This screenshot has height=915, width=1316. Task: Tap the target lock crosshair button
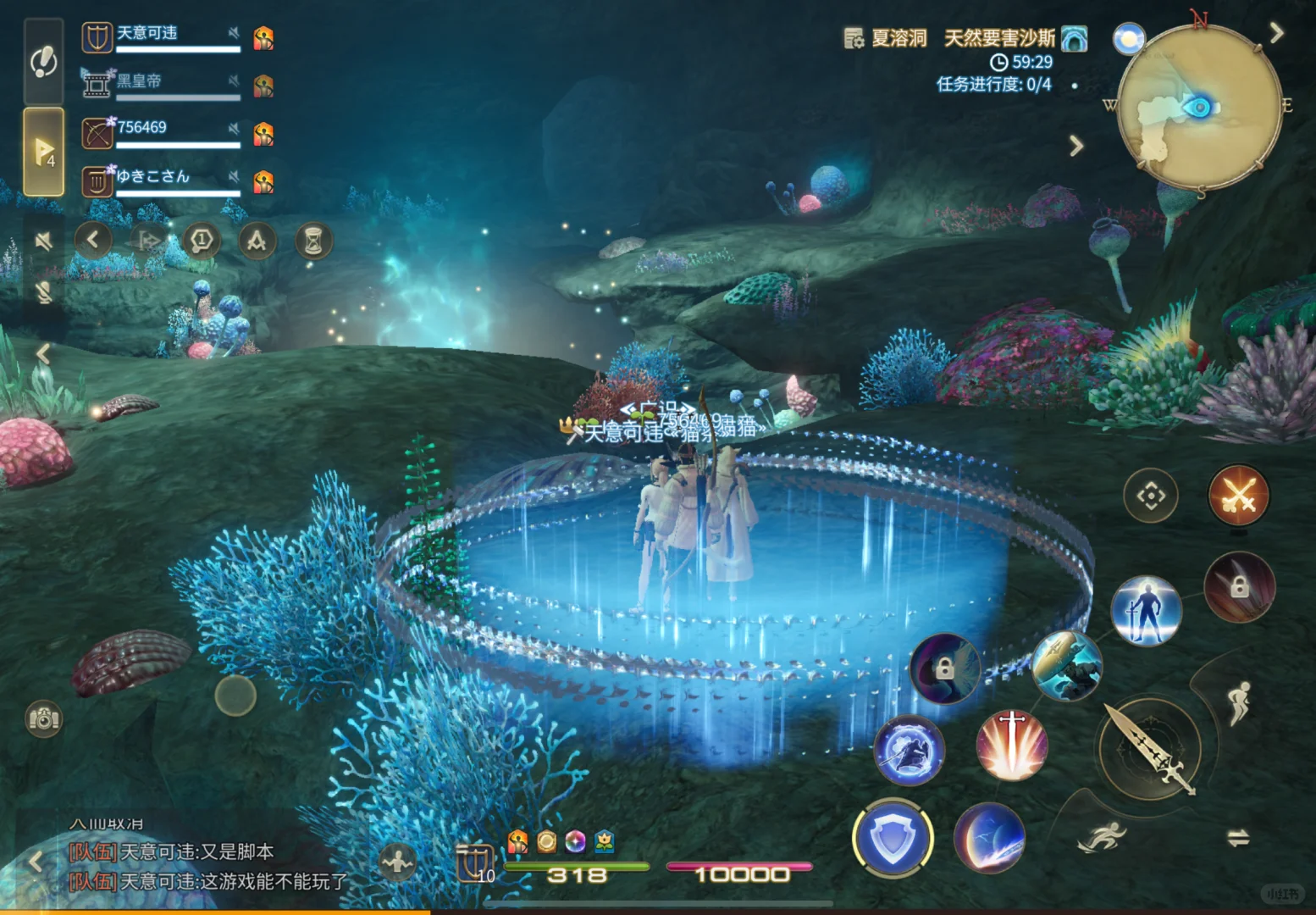[1151, 496]
